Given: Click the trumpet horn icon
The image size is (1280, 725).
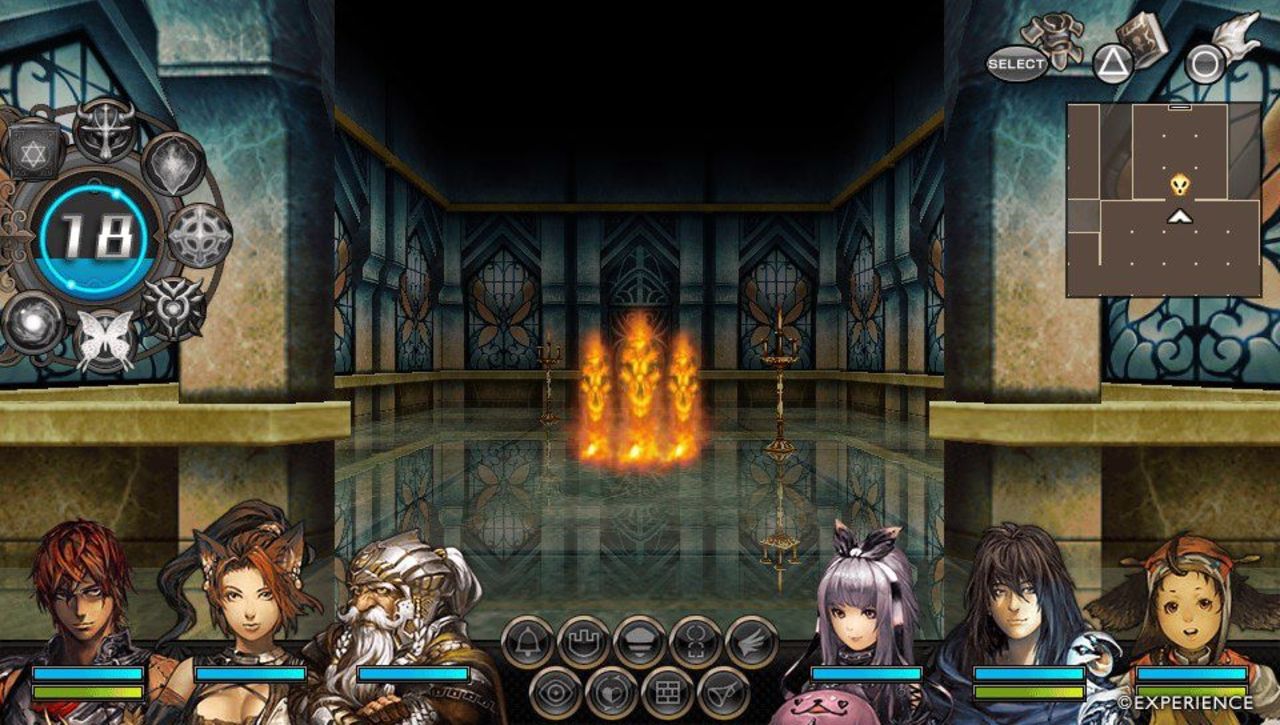Looking at the screenshot, I should click(x=723, y=692).
